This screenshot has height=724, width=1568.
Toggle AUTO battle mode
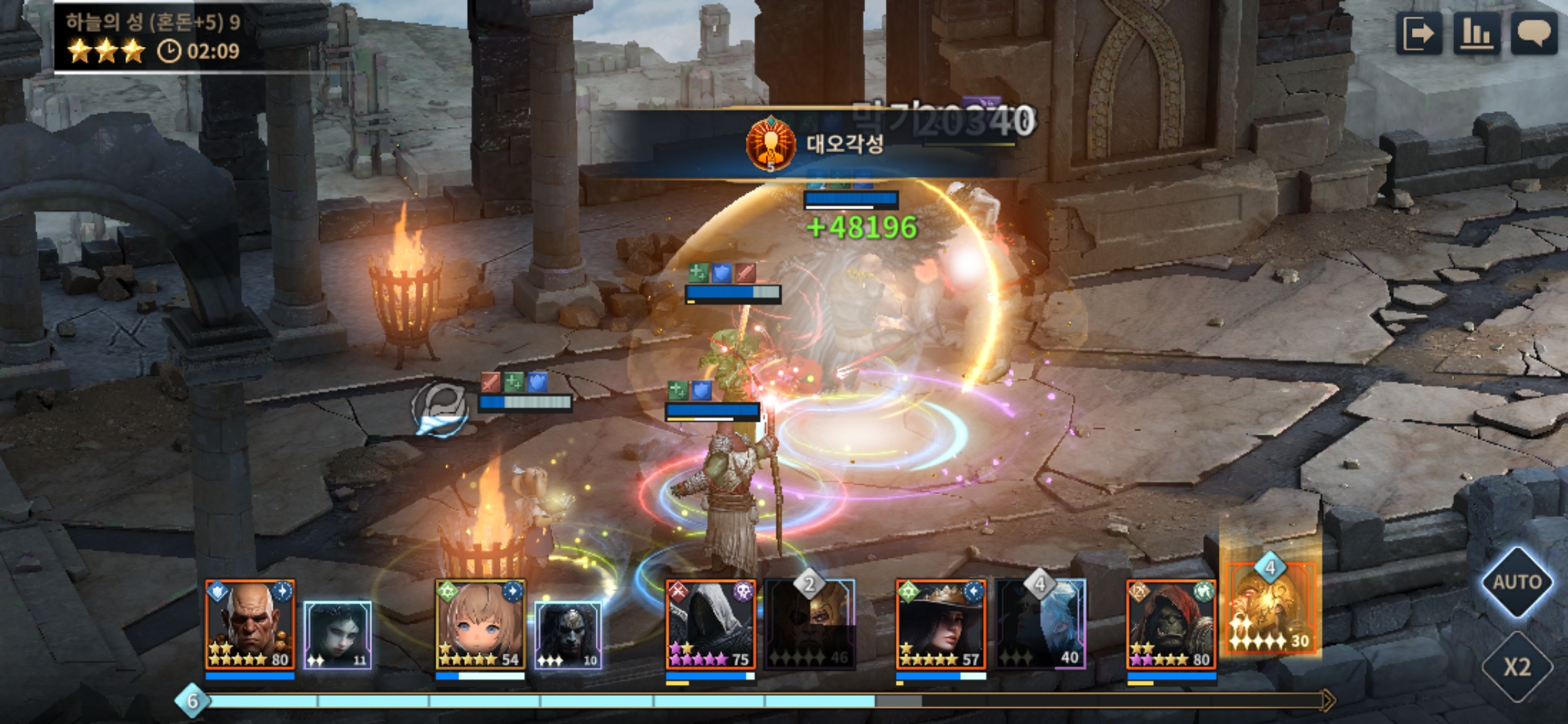click(1516, 582)
